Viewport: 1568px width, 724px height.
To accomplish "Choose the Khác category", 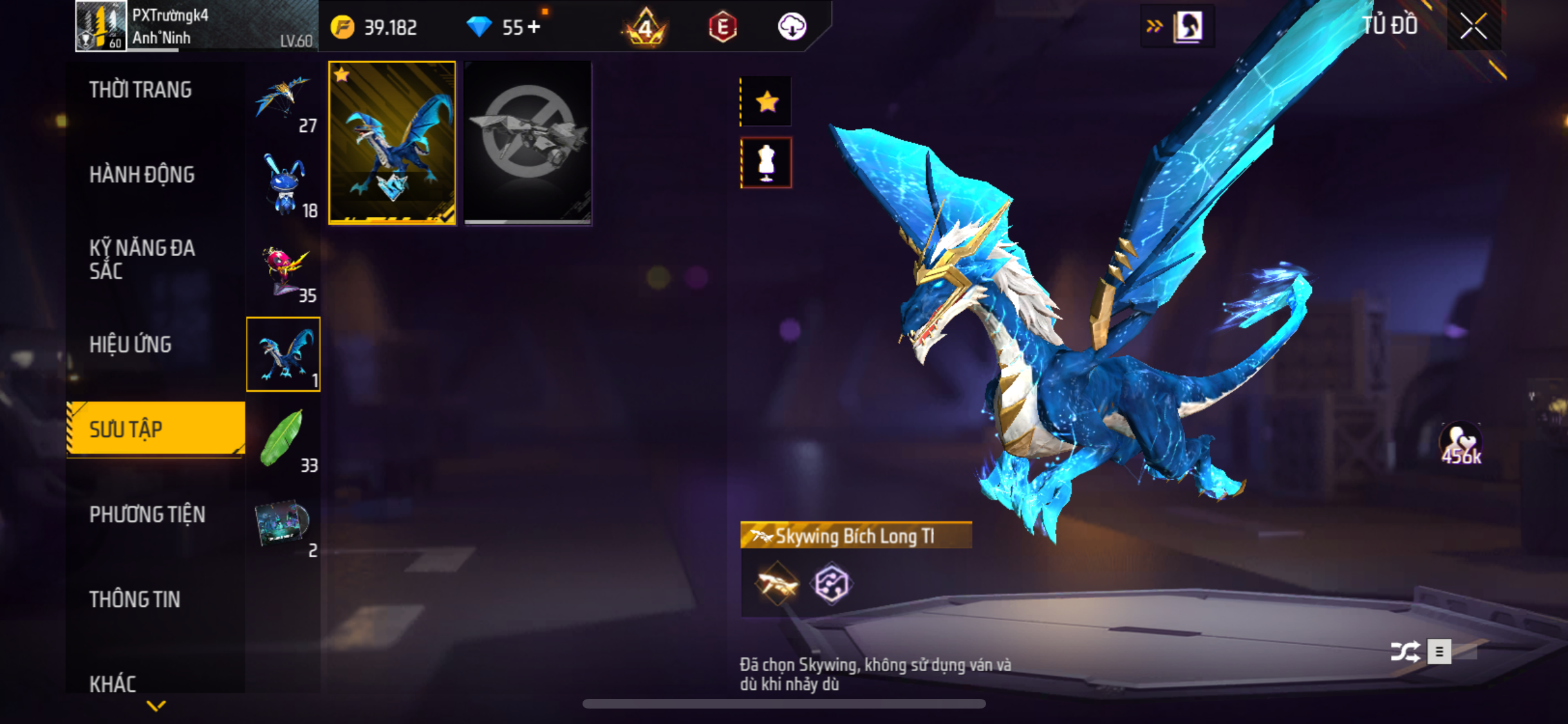I will click(x=113, y=683).
